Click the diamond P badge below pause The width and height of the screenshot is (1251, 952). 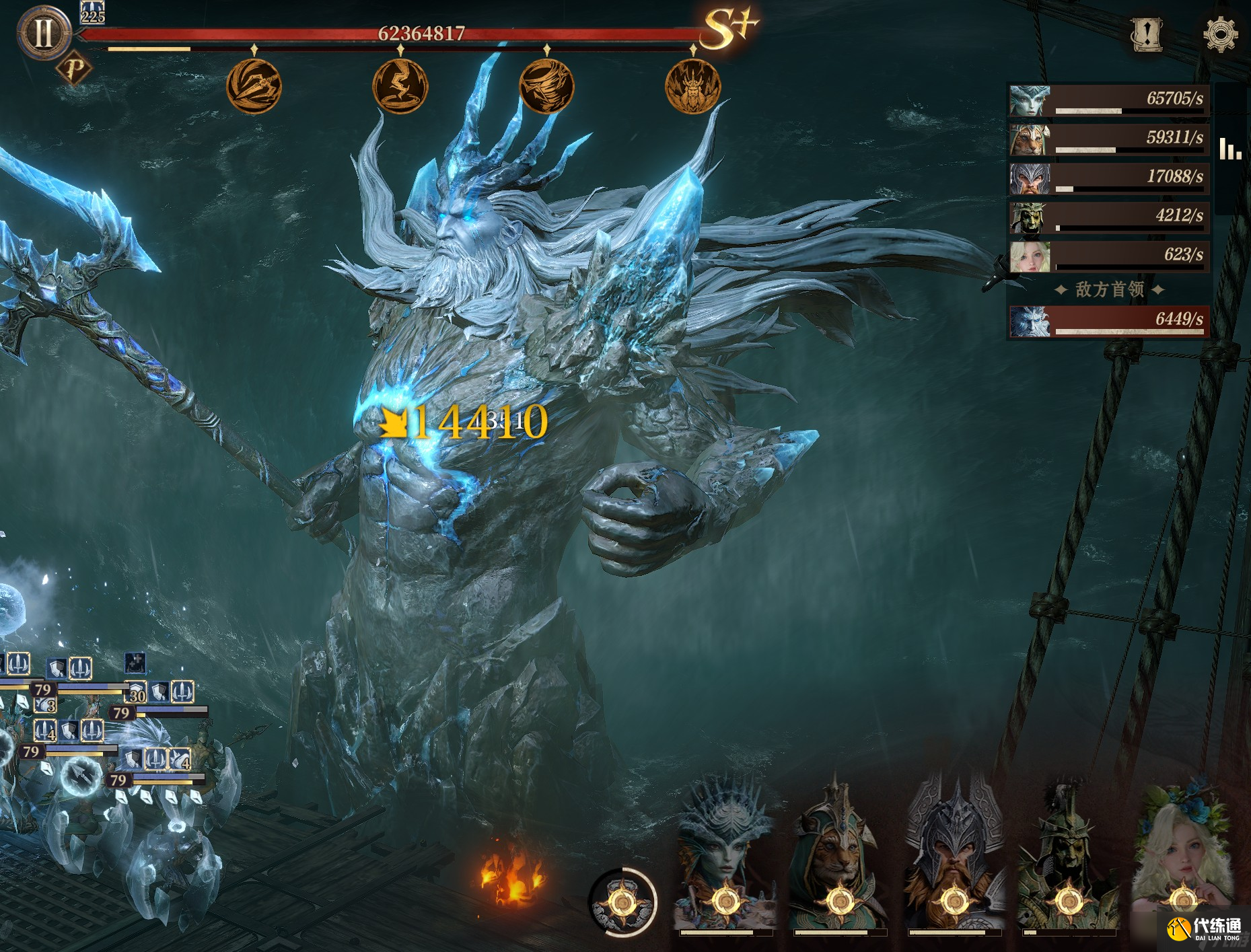(74, 68)
